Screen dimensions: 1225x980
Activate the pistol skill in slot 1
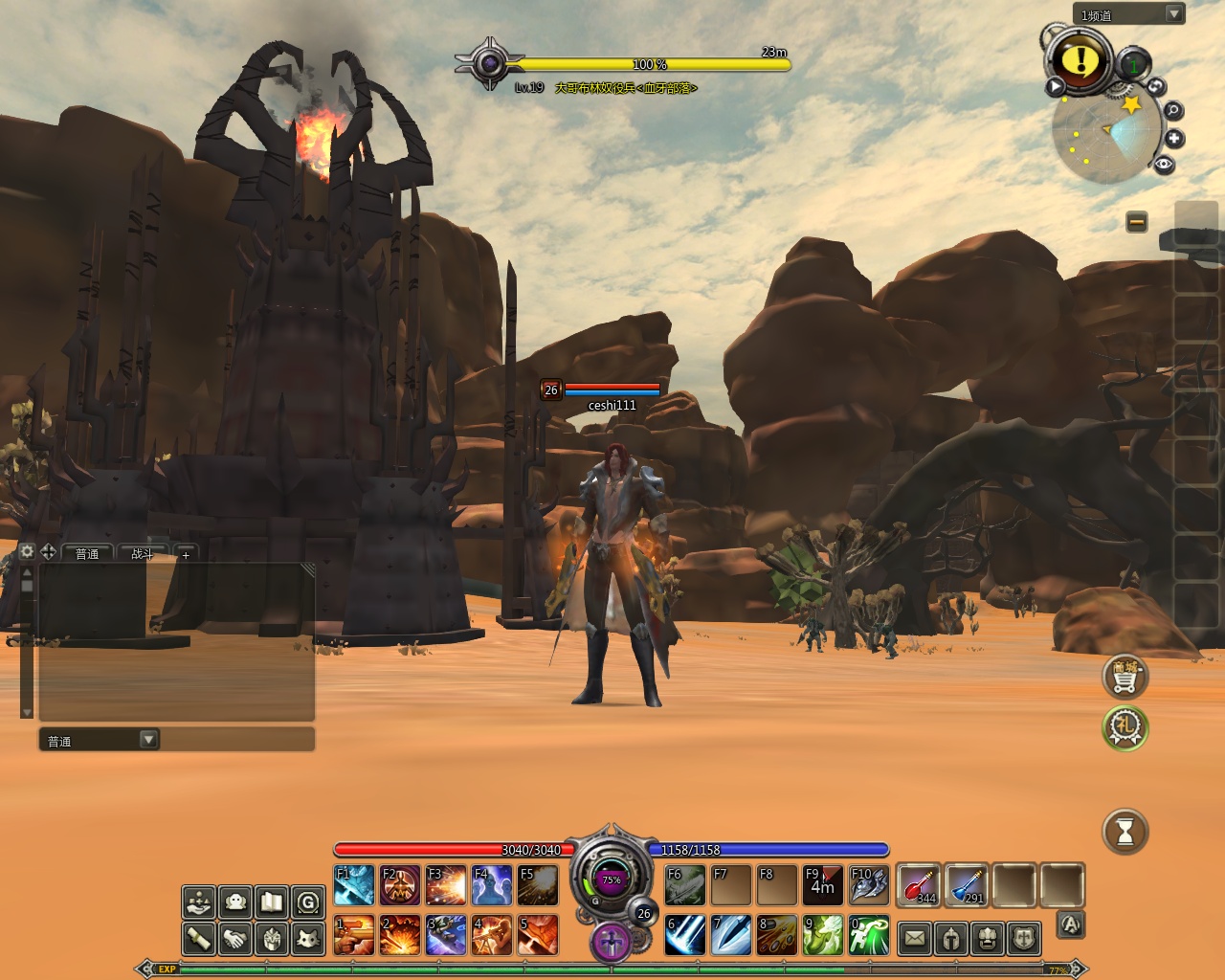coord(354,936)
